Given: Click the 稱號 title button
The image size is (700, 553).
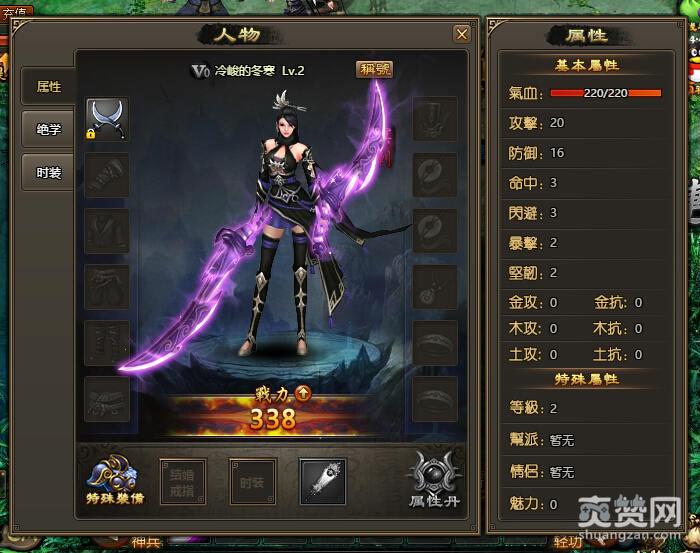Looking at the screenshot, I should click(375, 69).
